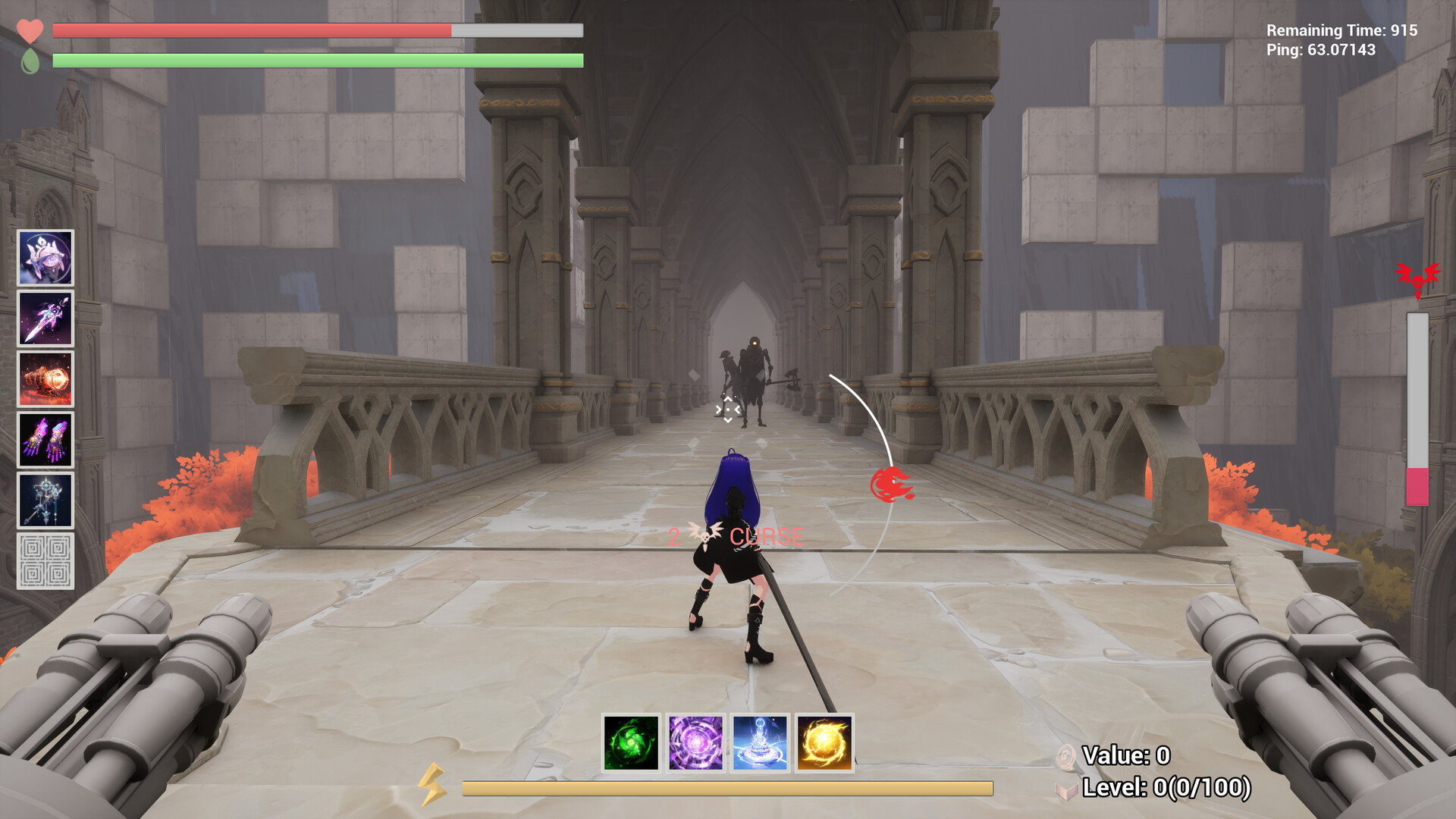Image resolution: width=1456 pixels, height=819 pixels.
Task: Open the flaming cannon item slot
Action: (x=45, y=378)
